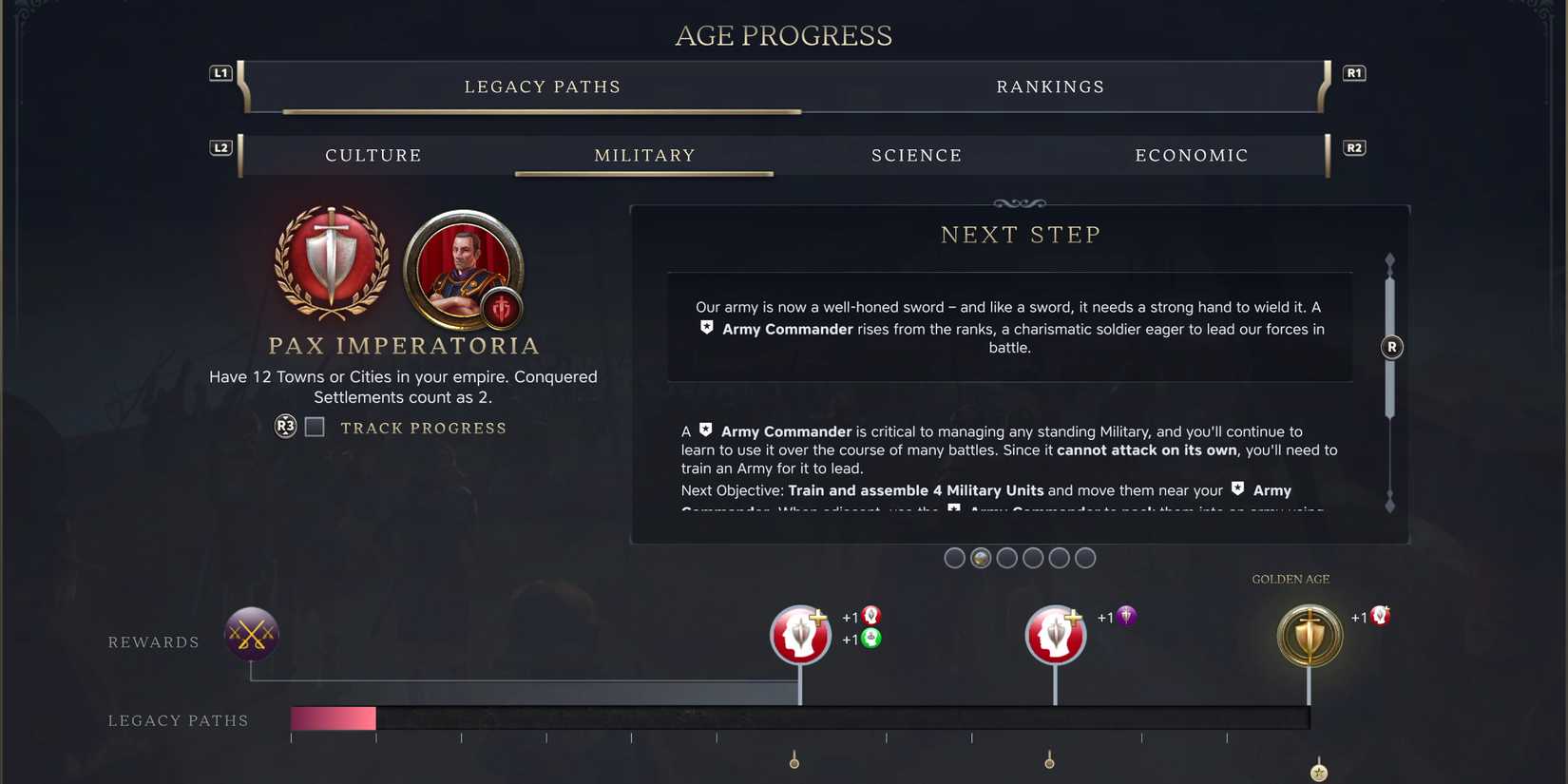Open the Science legacy path tab
This screenshot has height=784, width=1568.
click(916, 155)
